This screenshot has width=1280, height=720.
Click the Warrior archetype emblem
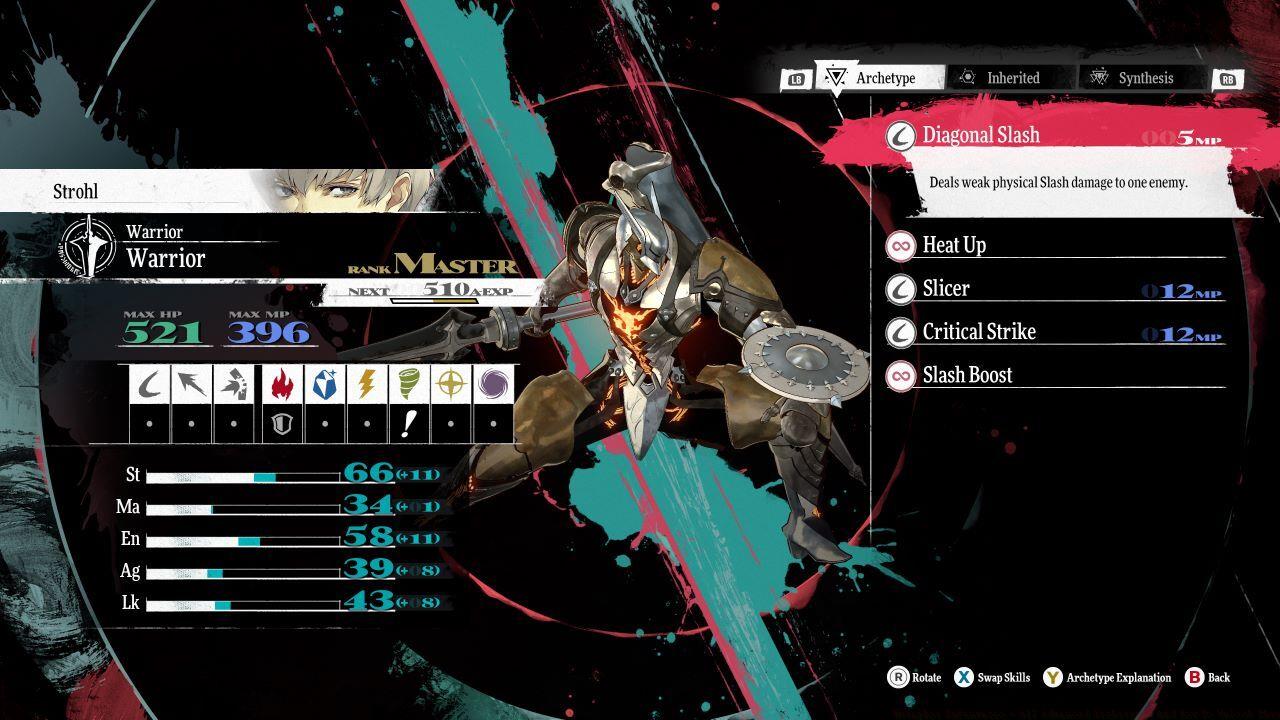coord(90,243)
